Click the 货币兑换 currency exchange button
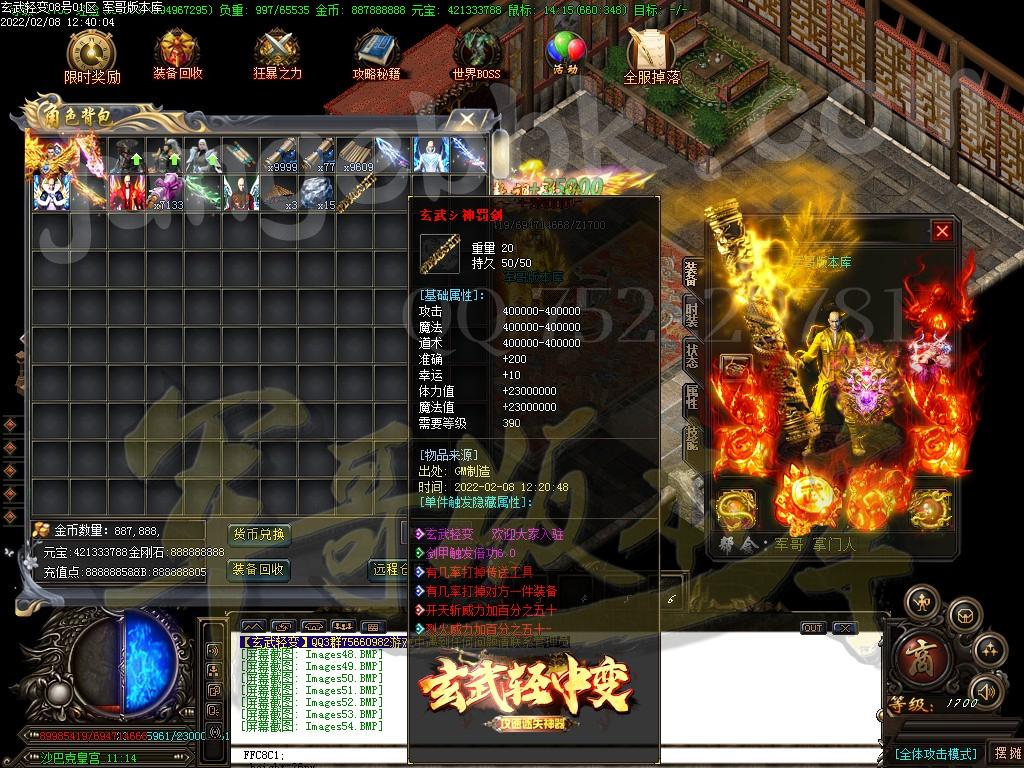The image size is (1024, 768). point(259,534)
